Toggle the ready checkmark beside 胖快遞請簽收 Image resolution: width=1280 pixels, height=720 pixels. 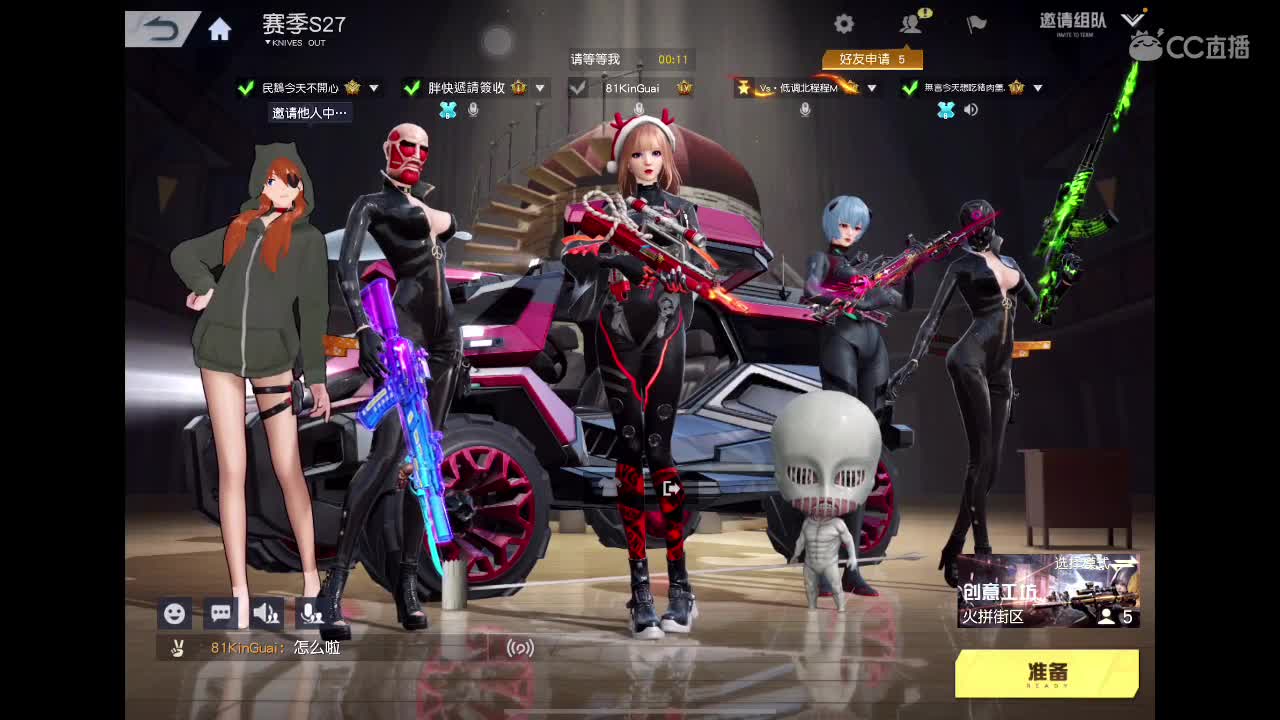pyautogui.click(x=410, y=88)
